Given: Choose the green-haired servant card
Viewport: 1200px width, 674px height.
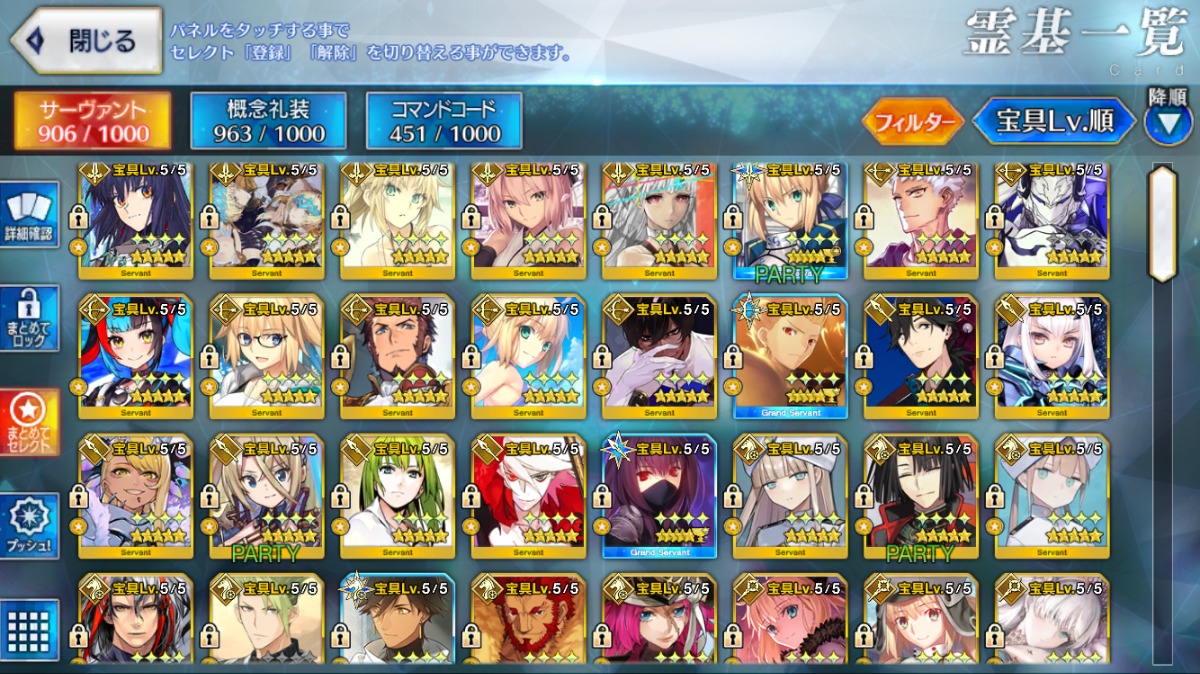Looking at the screenshot, I should coord(397,495).
